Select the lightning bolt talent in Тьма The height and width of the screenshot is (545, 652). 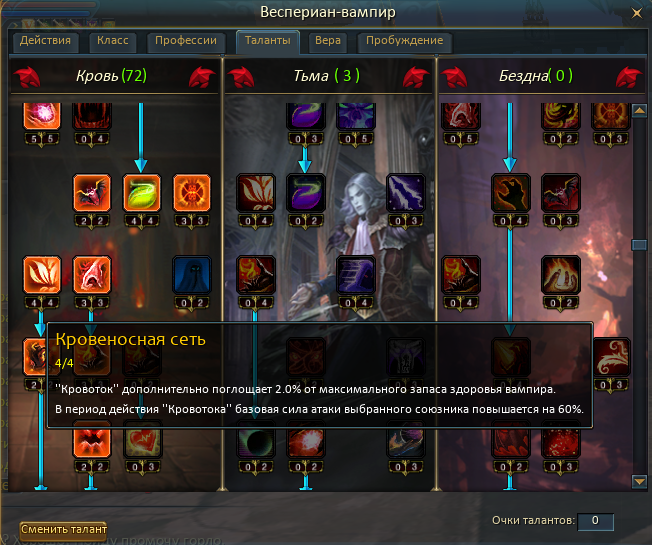point(407,191)
